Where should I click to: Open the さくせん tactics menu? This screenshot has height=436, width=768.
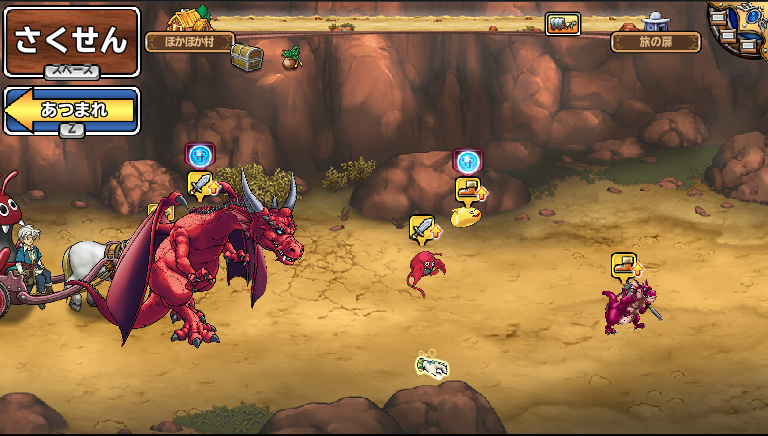71,40
